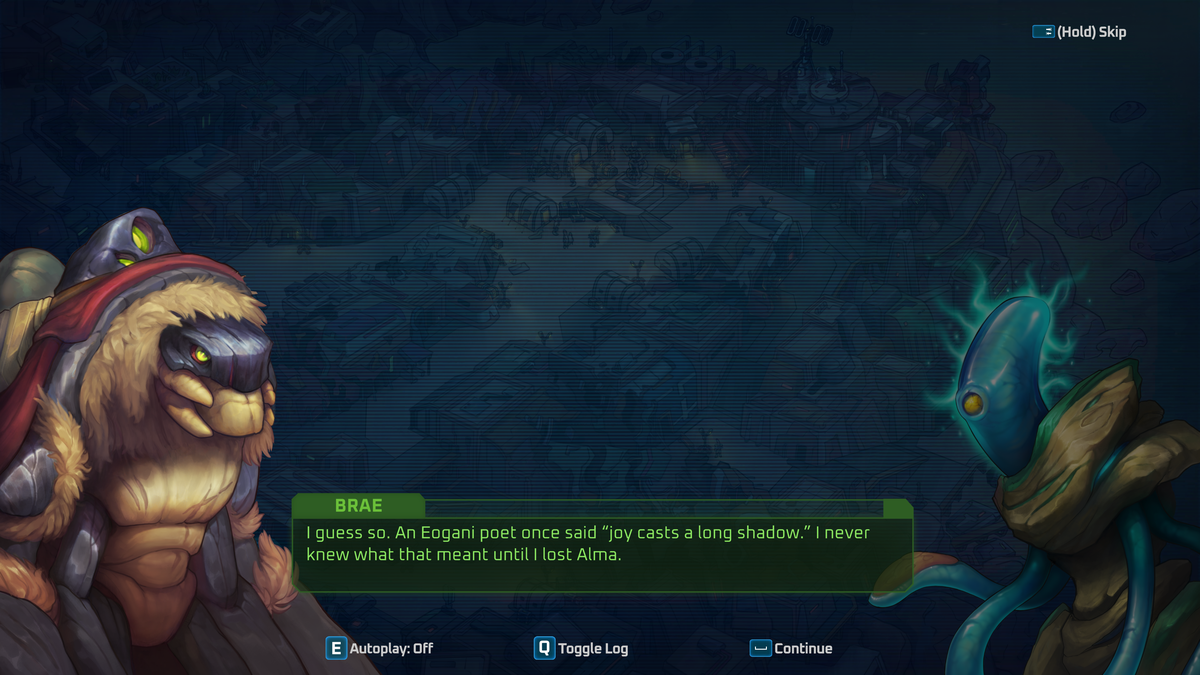Screen dimensions: 1200x675
Task: Open the dialogue log with Toggle Log
Action: tap(581, 648)
